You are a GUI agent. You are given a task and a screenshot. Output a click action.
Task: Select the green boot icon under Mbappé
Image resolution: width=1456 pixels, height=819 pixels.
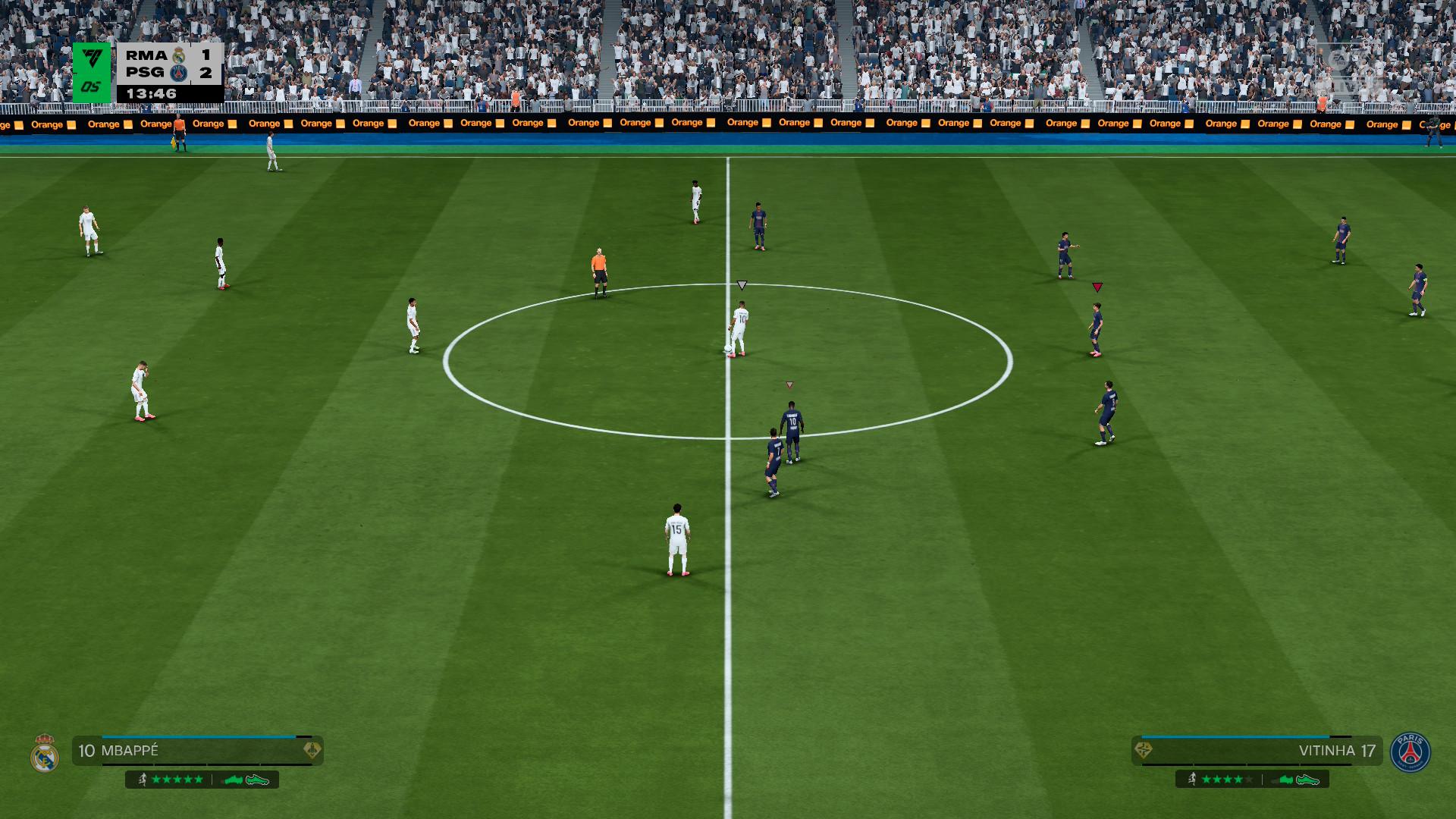coord(235,779)
